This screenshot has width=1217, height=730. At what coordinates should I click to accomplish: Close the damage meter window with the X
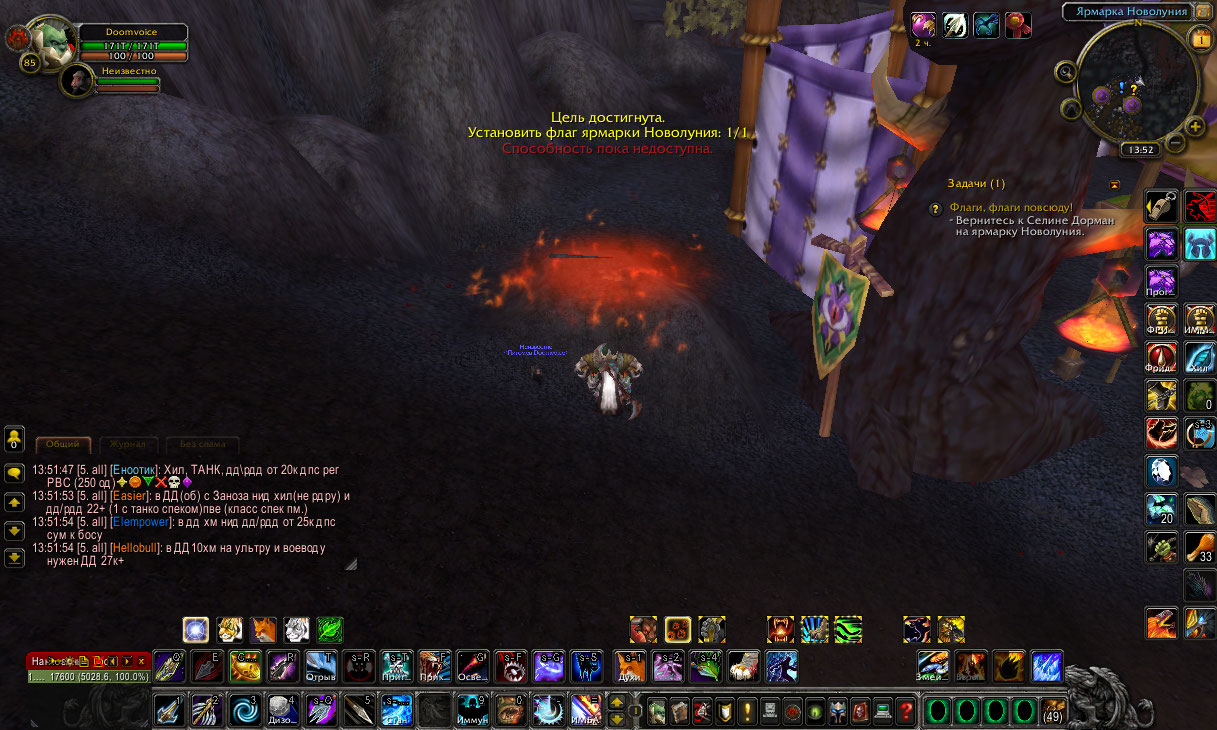[141, 661]
